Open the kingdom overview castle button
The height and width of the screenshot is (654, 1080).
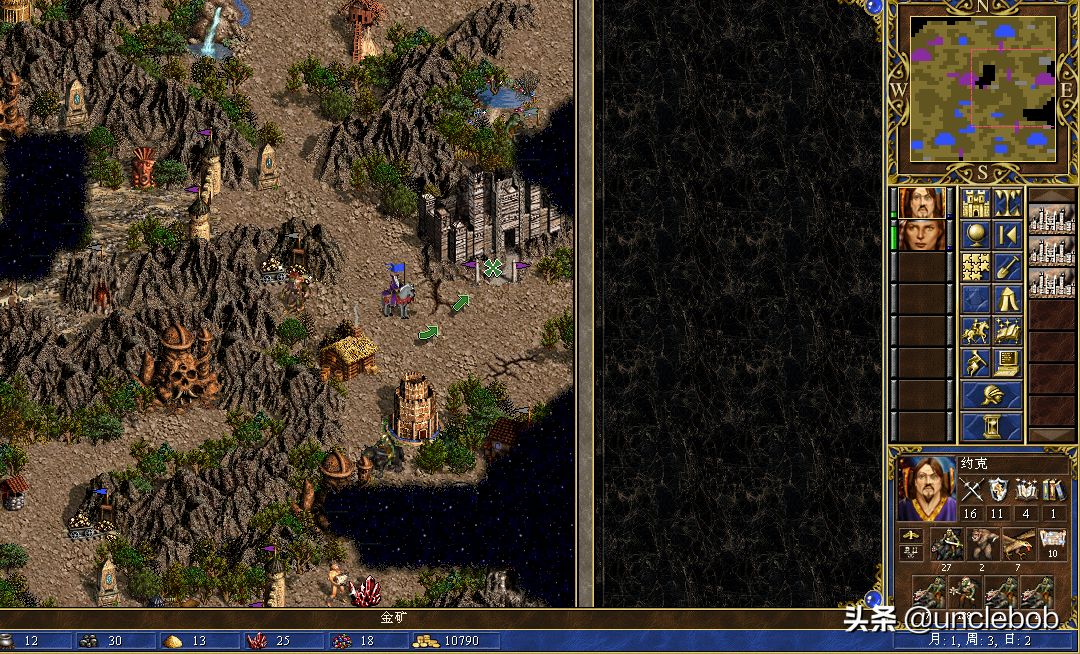click(976, 203)
